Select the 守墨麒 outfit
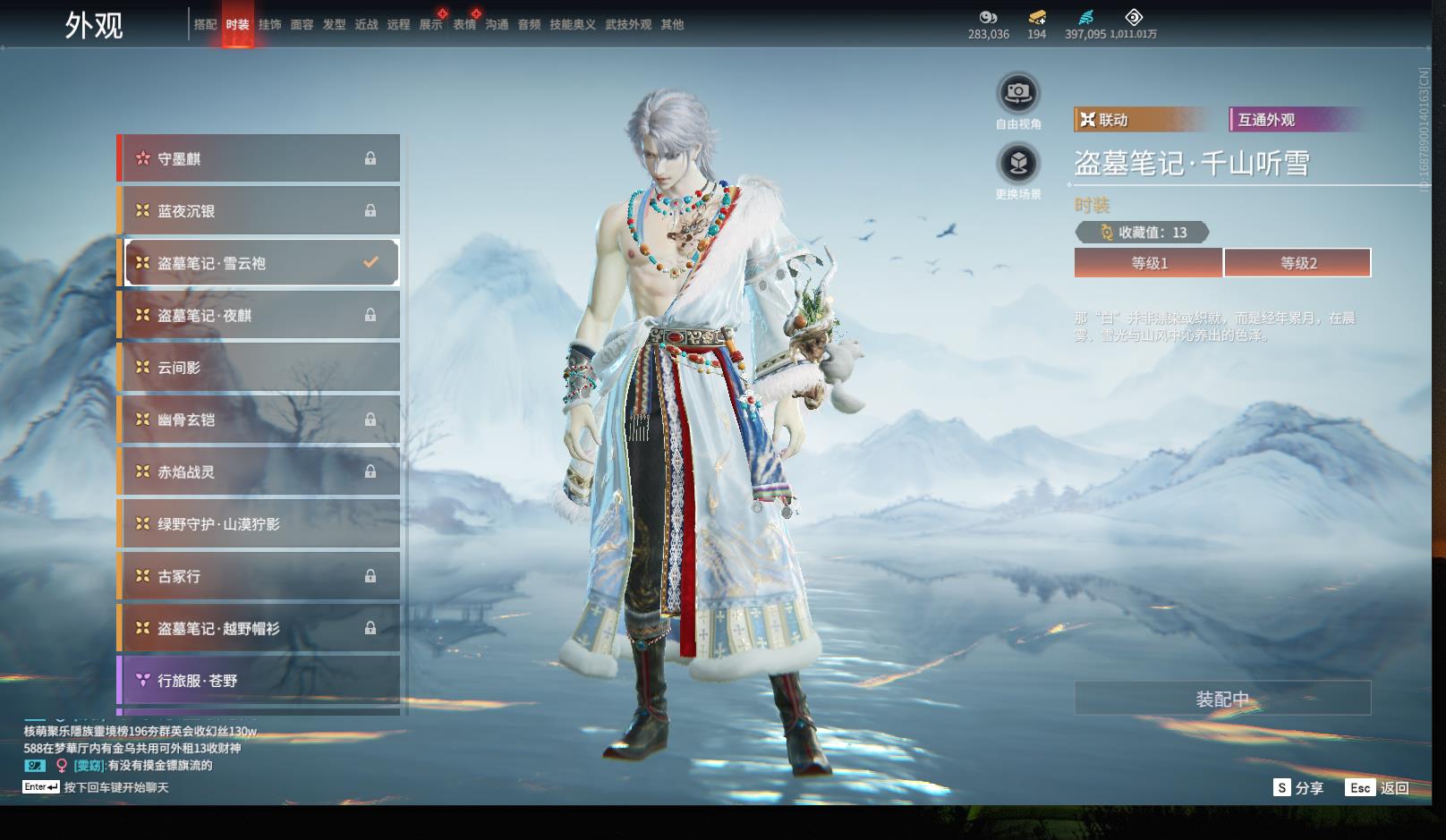Image resolution: width=1446 pixels, height=840 pixels. click(259, 158)
